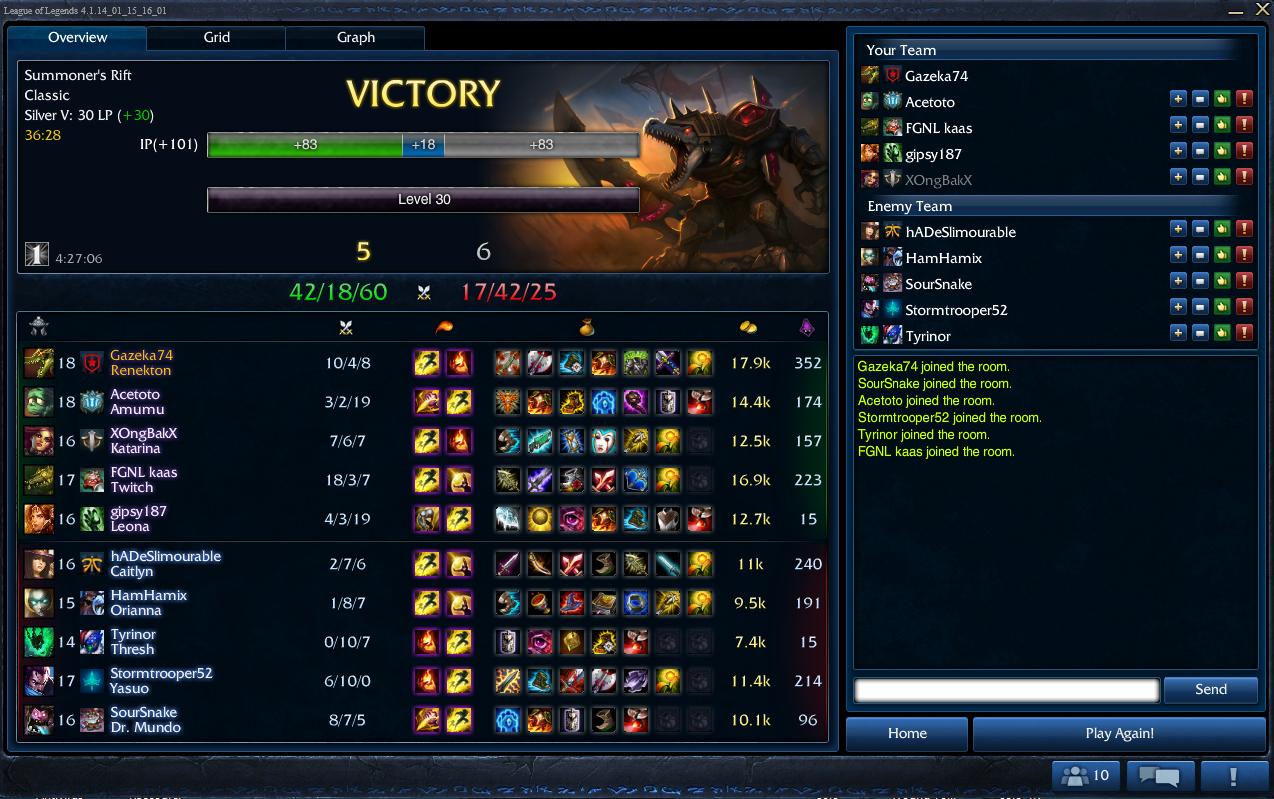
Task: Return to Home screen
Action: tap(907, 733)
